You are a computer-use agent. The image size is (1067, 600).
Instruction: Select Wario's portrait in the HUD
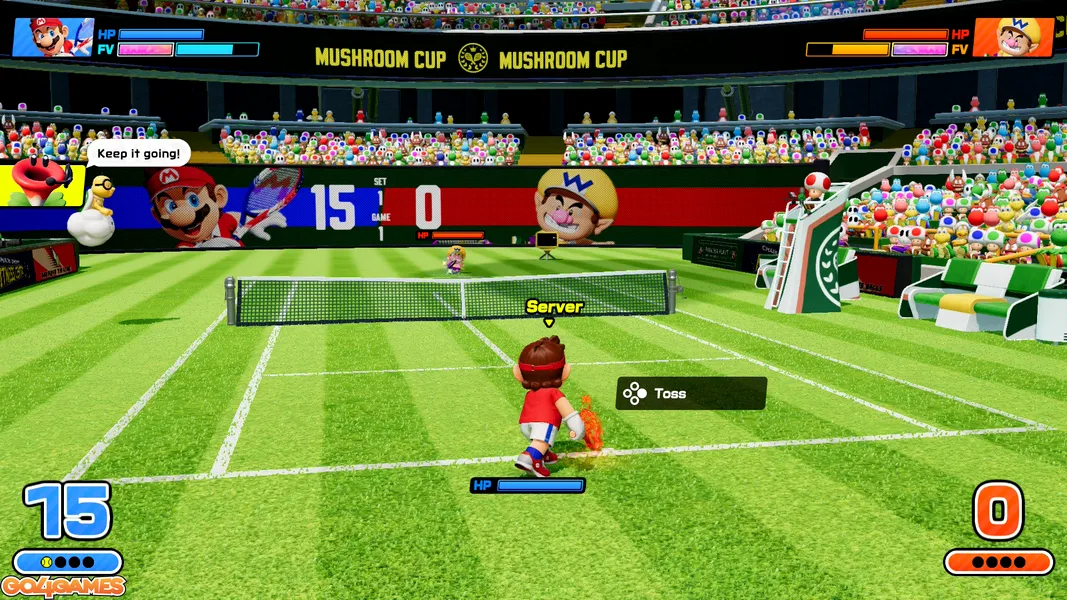(x=1013, y=37)
